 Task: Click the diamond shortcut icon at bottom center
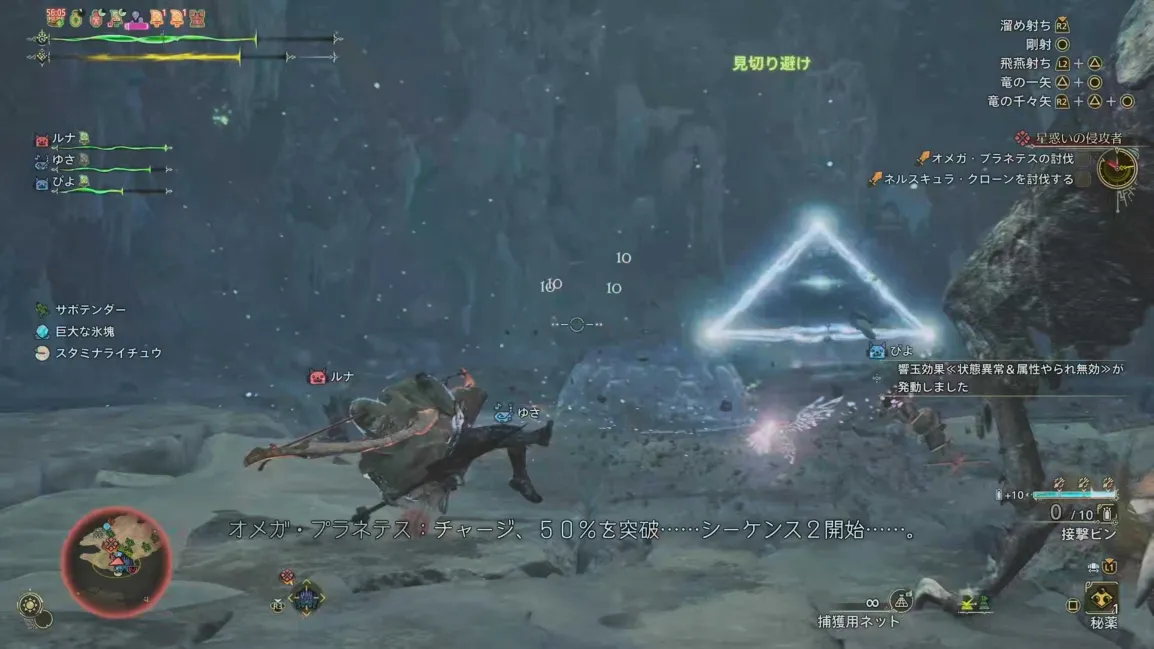(306, 598)
